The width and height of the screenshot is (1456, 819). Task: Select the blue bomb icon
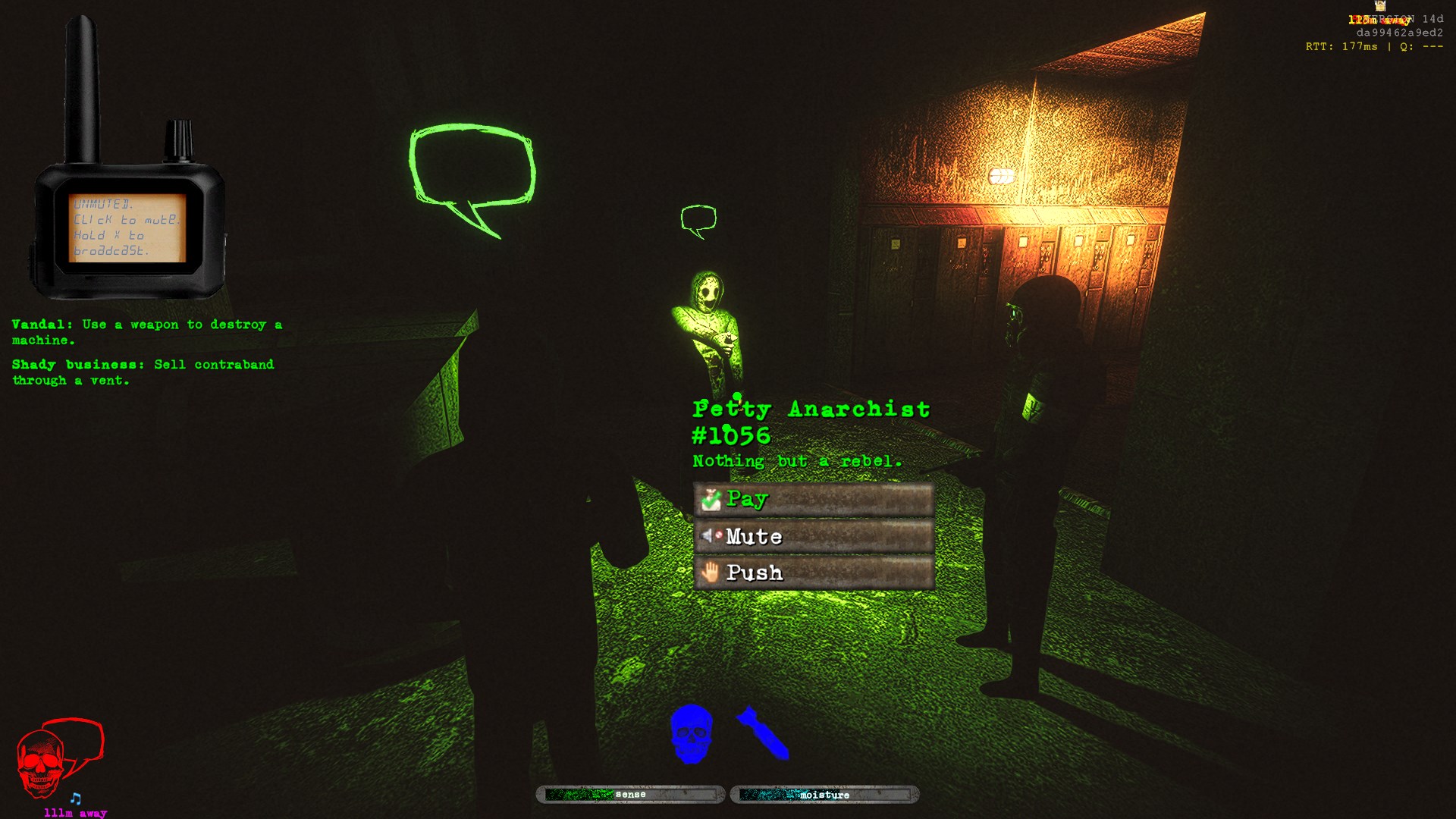point(763,733)
